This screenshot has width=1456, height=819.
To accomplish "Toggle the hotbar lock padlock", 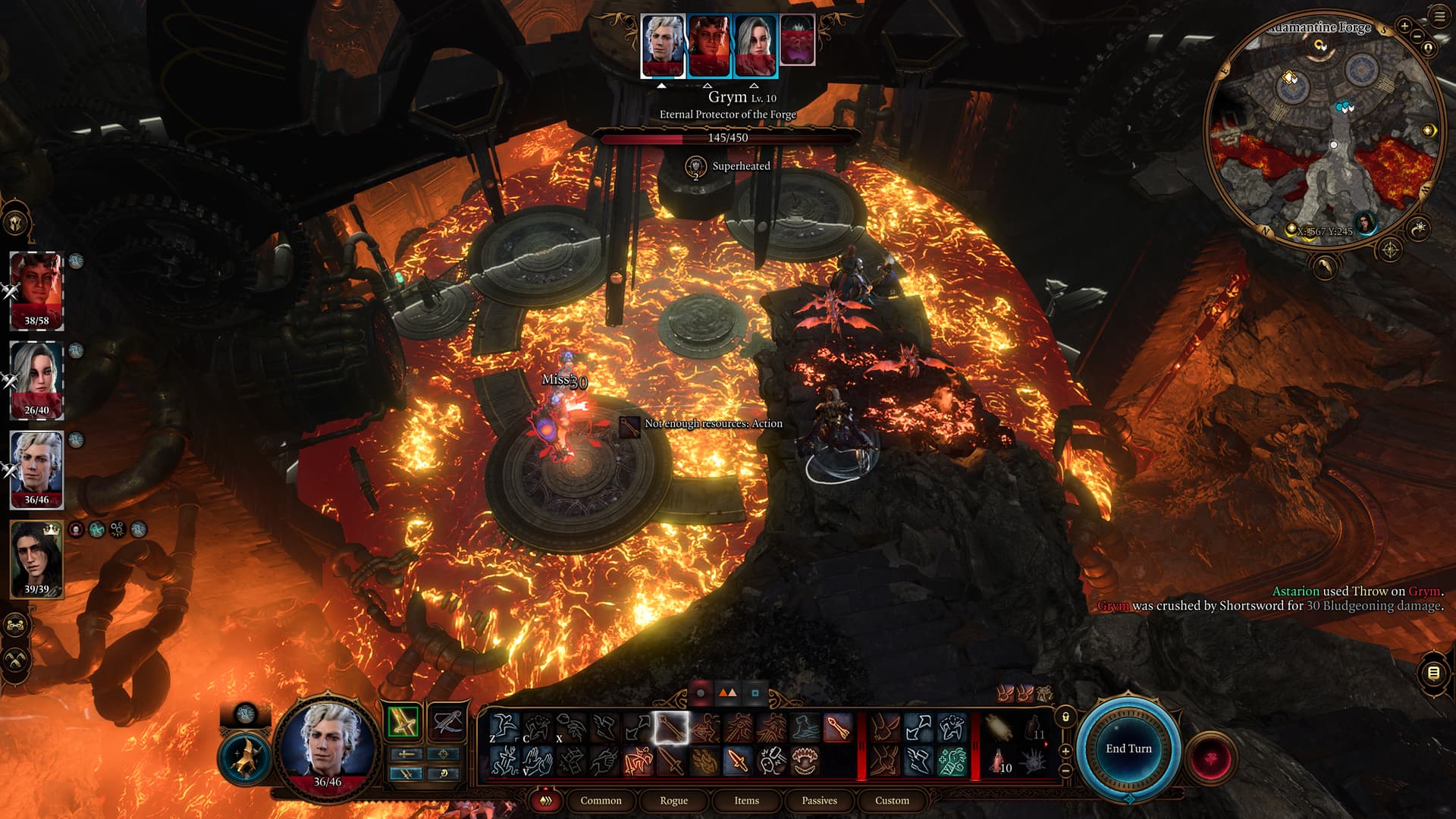I will pyautogui.click(x=1065, y=717).
